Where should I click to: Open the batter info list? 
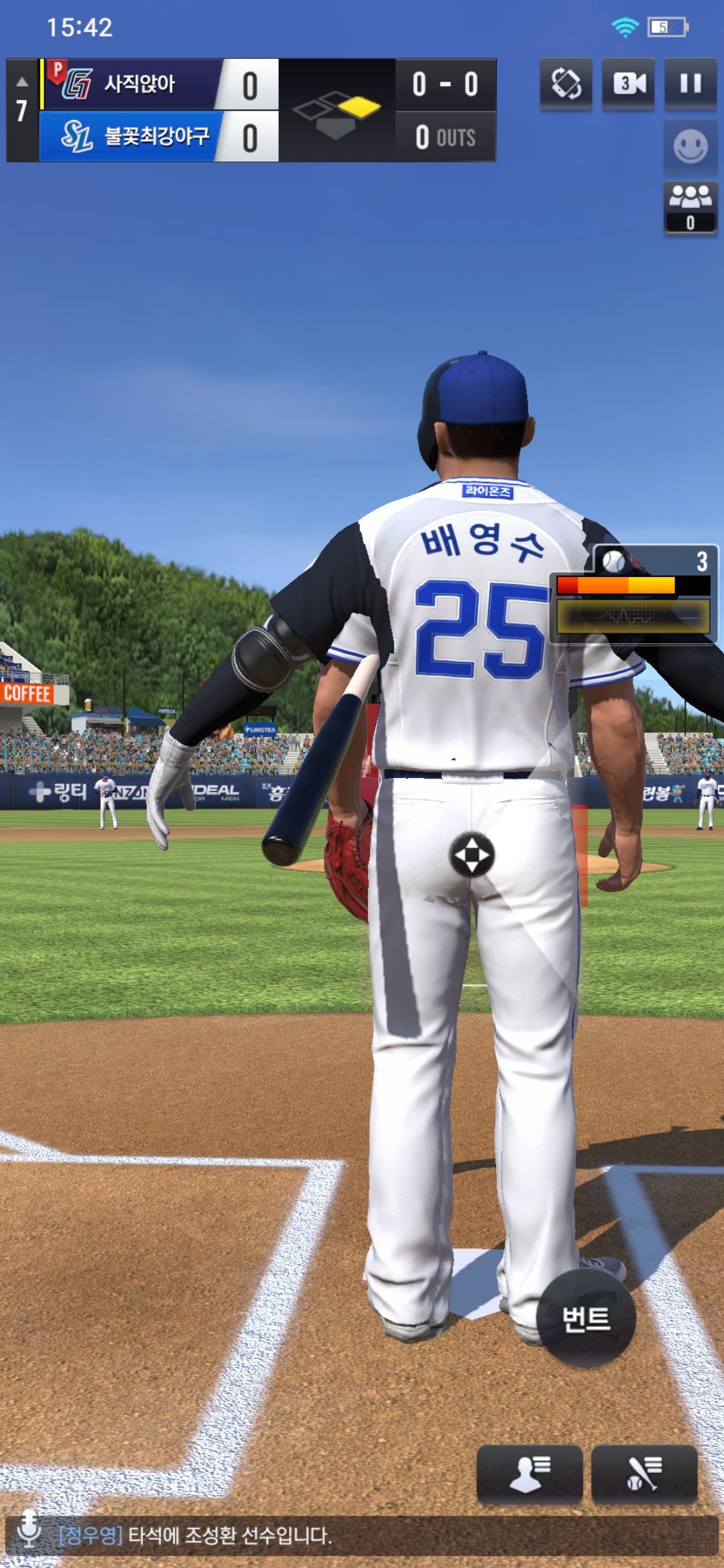(644, 1474)
